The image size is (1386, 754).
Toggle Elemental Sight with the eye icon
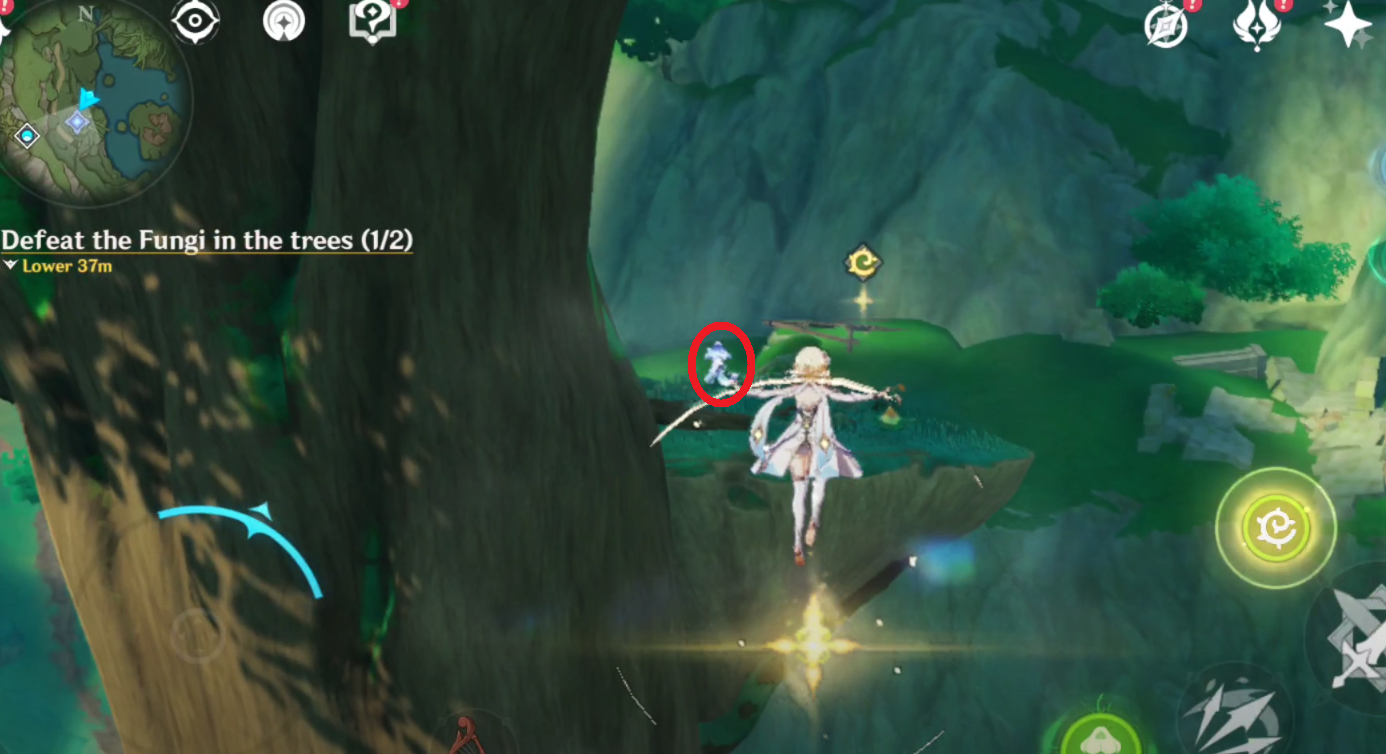coord(196,19)
